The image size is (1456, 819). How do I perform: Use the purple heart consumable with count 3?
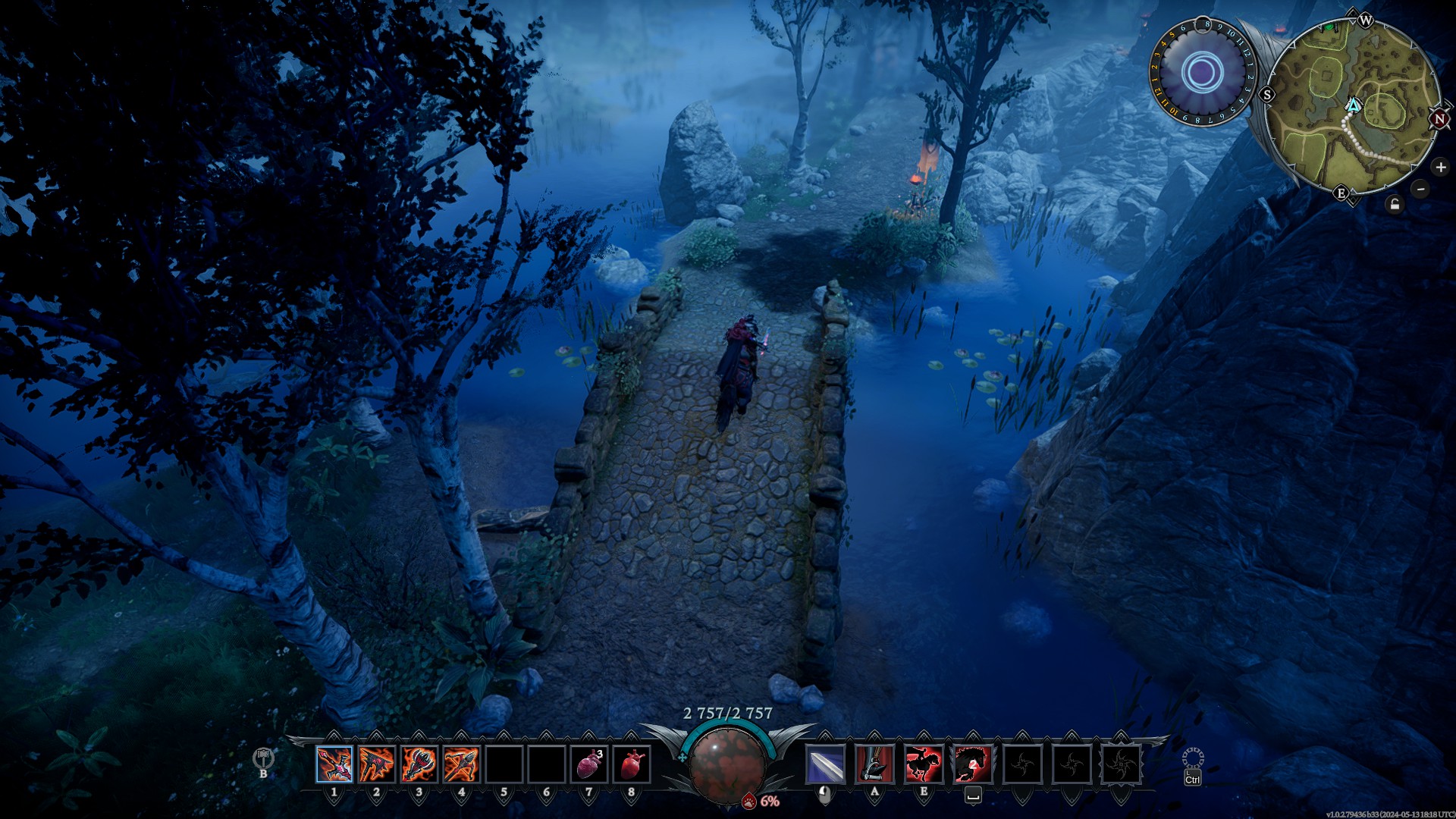pos(589,764)
